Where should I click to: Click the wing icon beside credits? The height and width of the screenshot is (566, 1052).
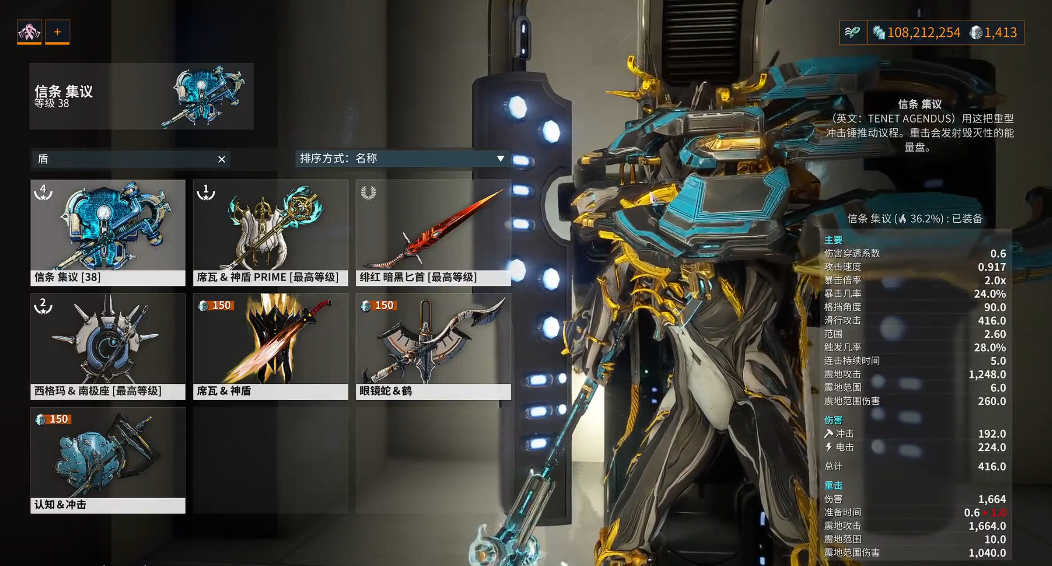(852, 33)
